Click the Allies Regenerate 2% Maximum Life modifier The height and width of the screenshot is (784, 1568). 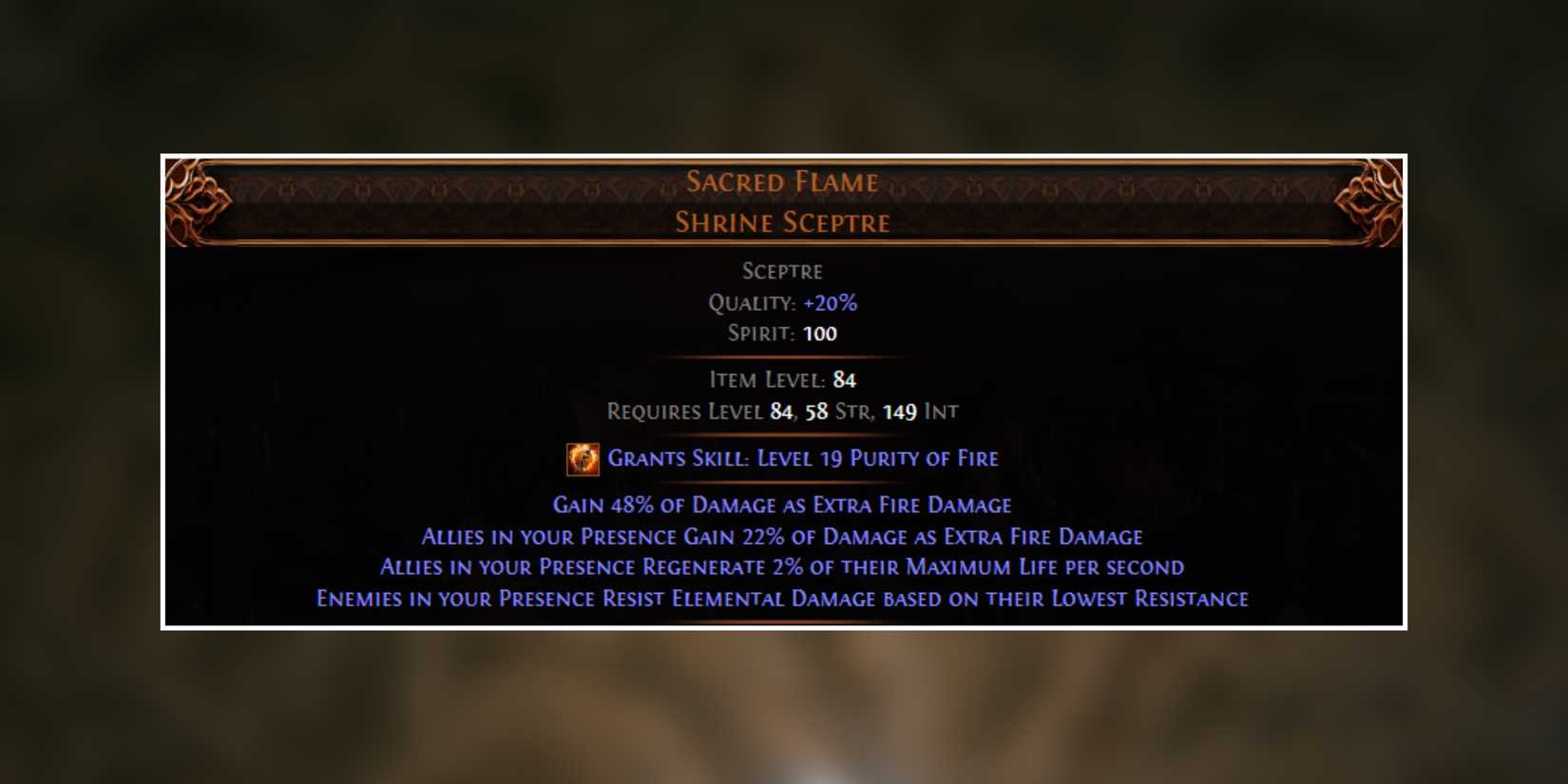tap(781, 567)
